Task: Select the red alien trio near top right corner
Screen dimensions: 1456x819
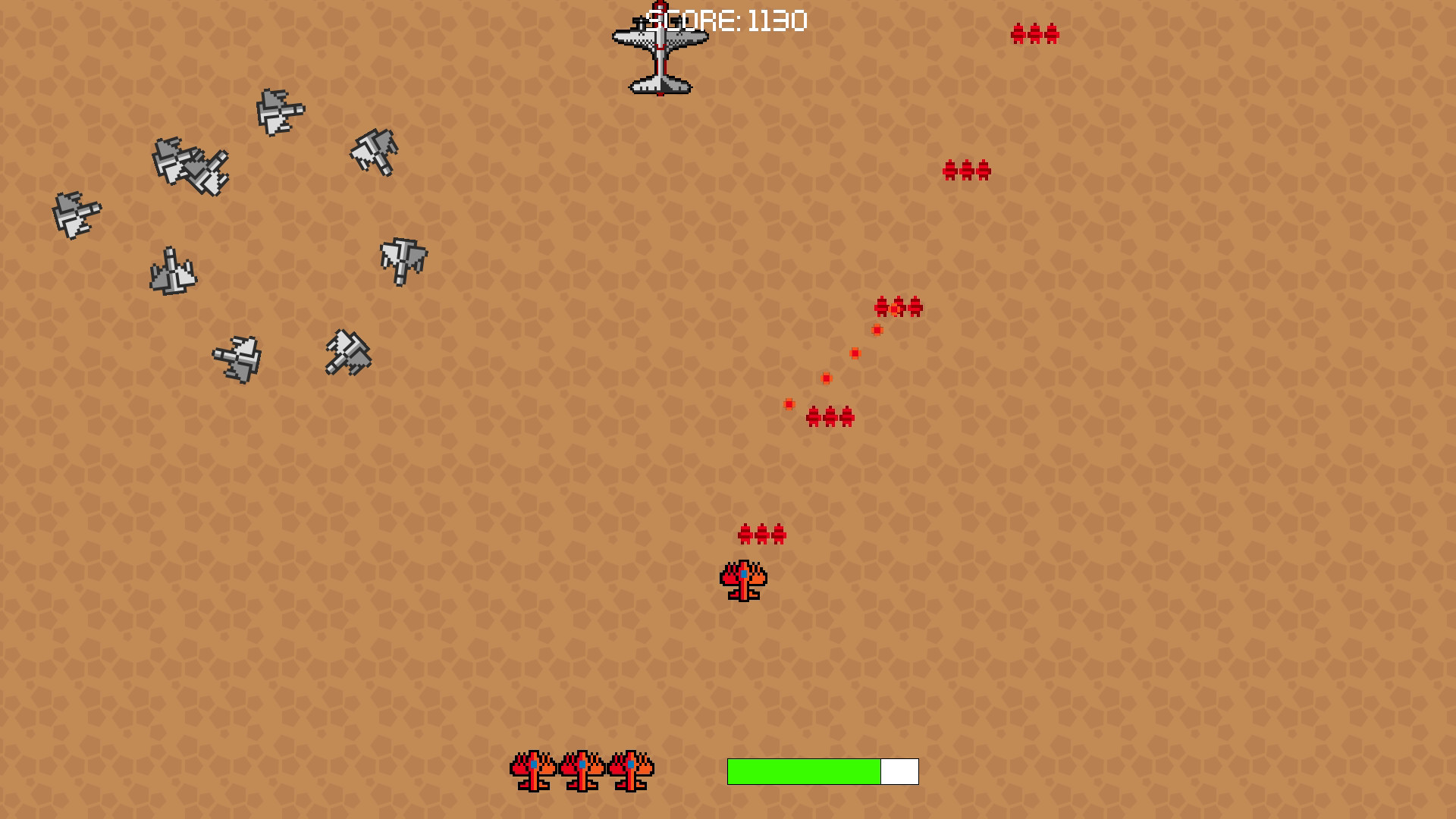Action: tap(1034, 33)
